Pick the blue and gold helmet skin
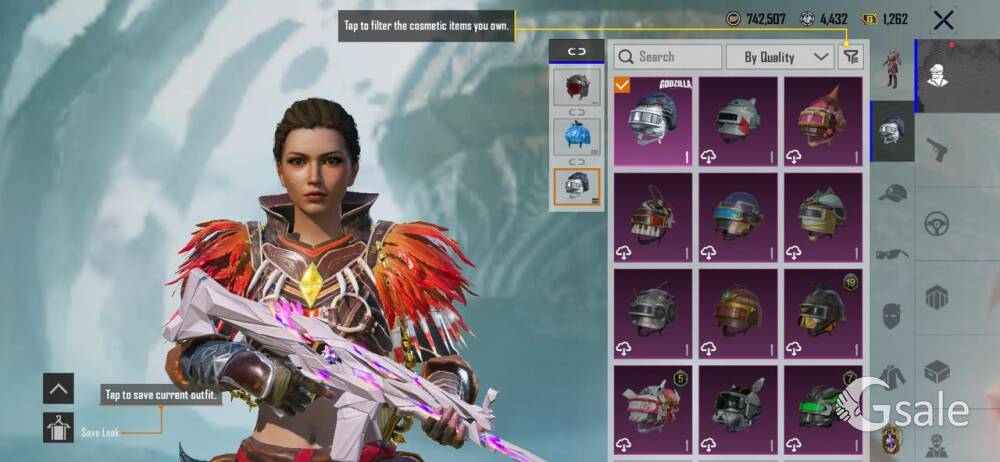This screenshot has width=1000, height=462. click(737, 216)
